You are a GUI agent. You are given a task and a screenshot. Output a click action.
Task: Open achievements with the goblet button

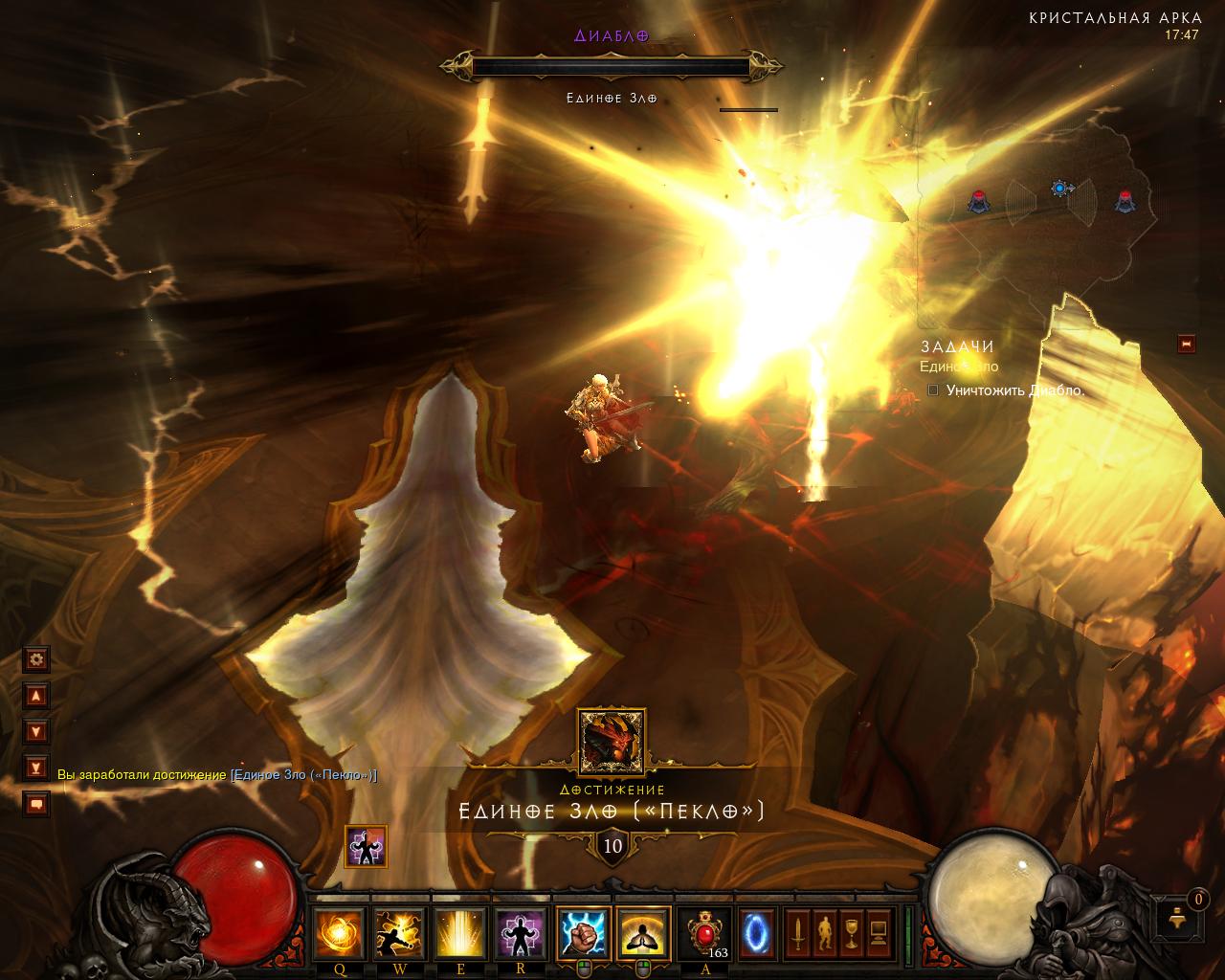pyautogui.click(x=851, y=933)
